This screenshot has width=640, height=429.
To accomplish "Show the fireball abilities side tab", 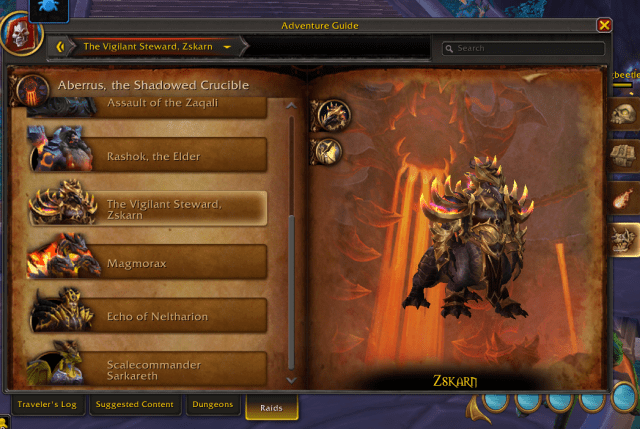I will (622, 197).
